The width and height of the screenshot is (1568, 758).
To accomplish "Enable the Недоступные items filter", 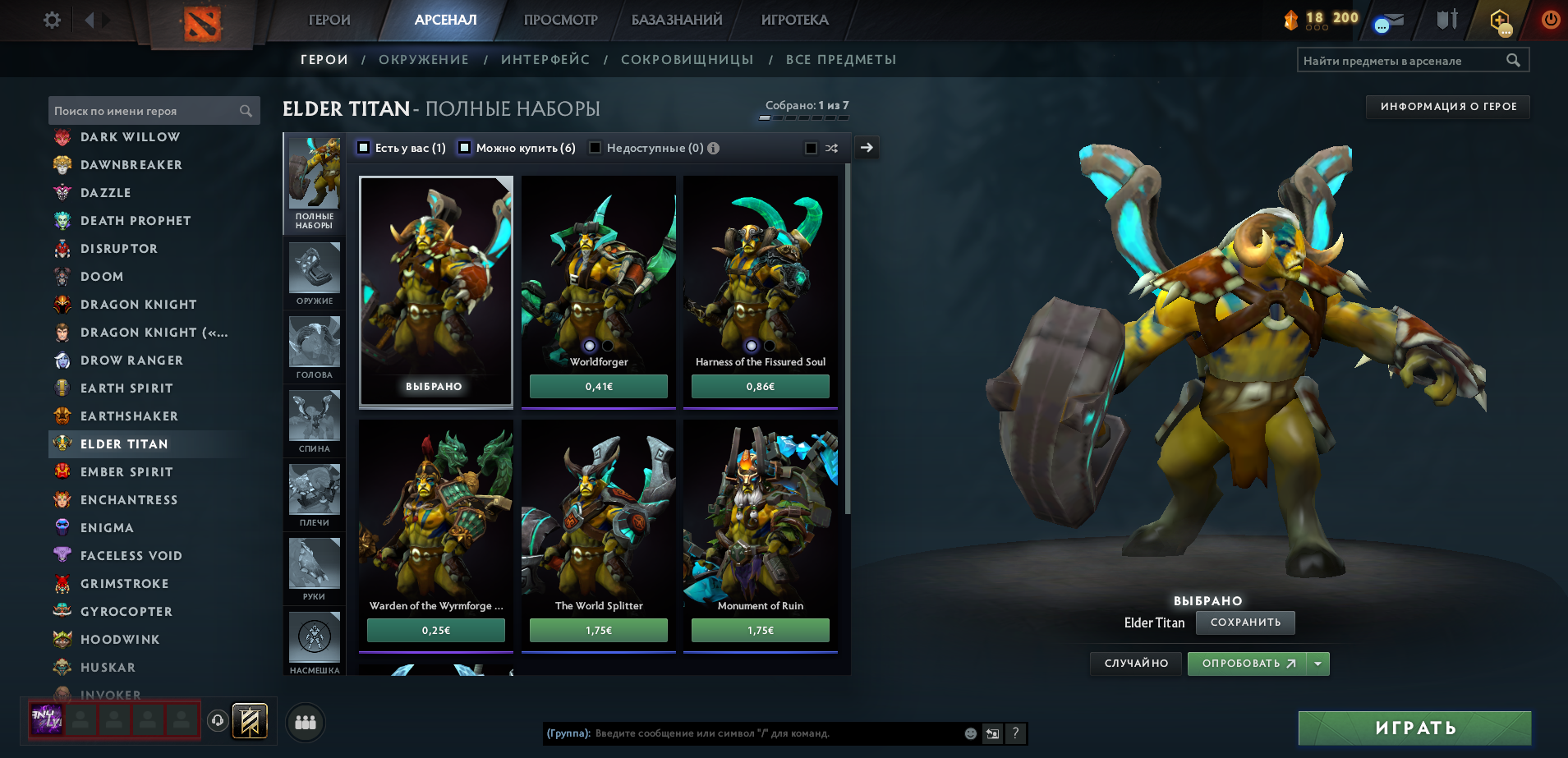I will point(595,148).
